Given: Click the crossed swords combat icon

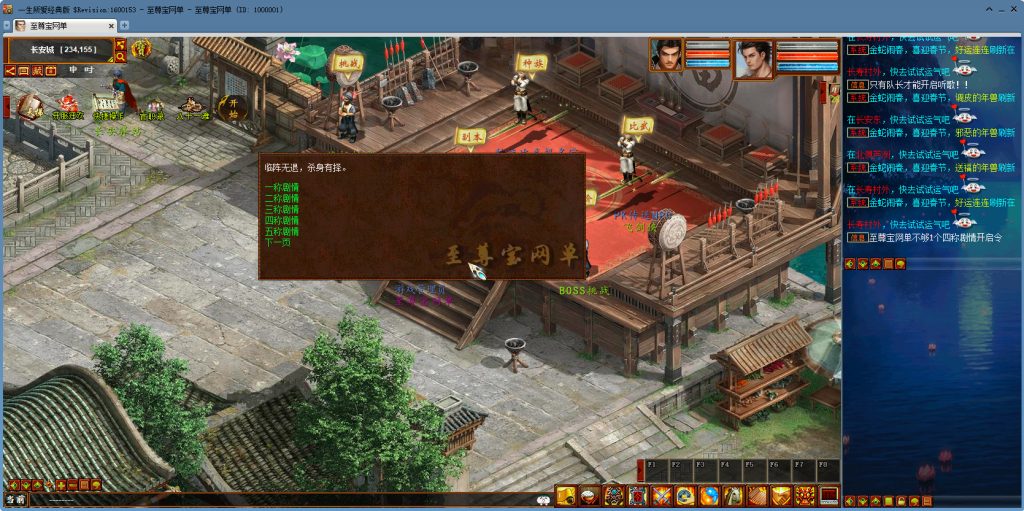Looking at the screenshot, I should pos(662,496).
